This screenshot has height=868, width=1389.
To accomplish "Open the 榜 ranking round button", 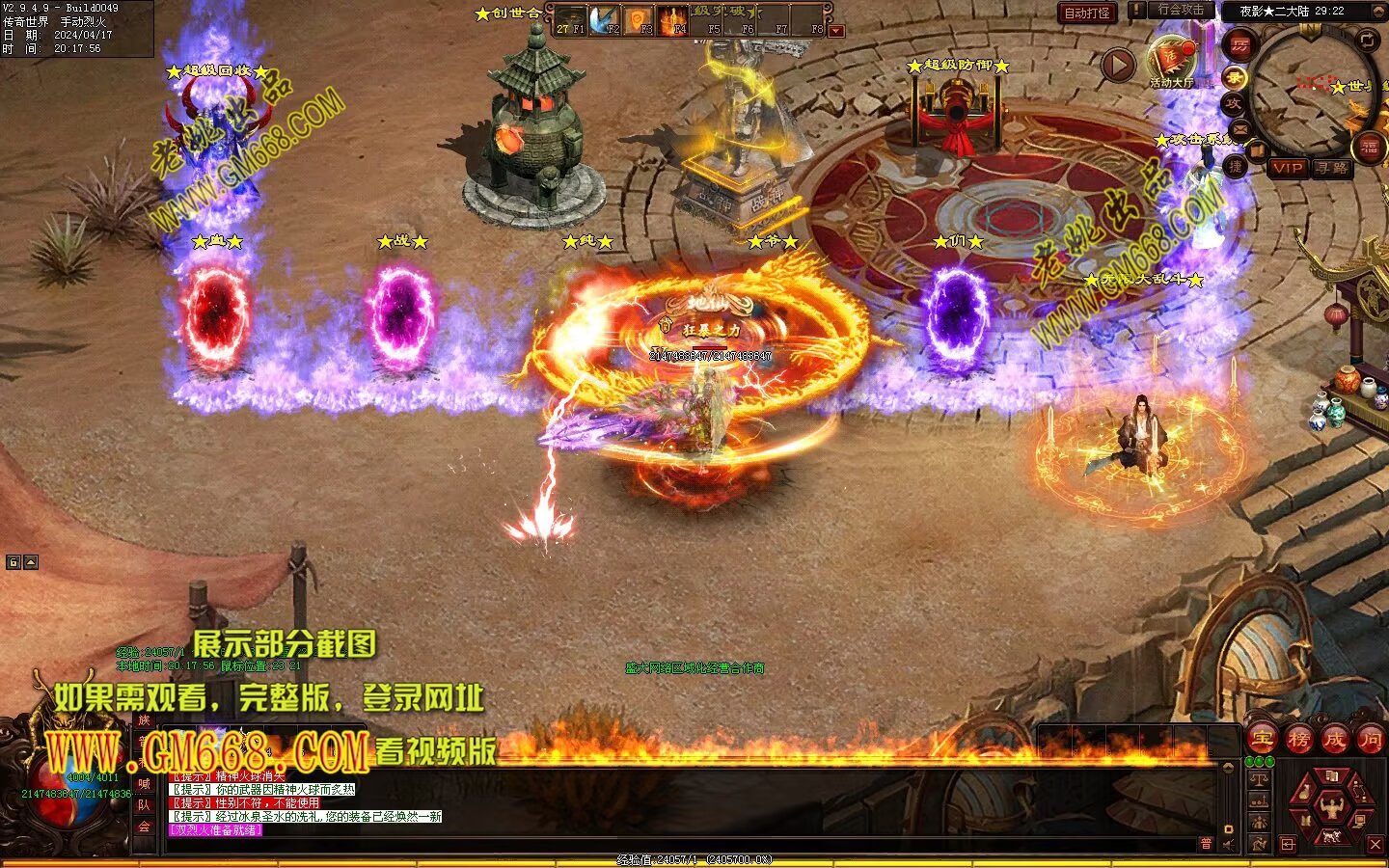I will (1298, 740).
